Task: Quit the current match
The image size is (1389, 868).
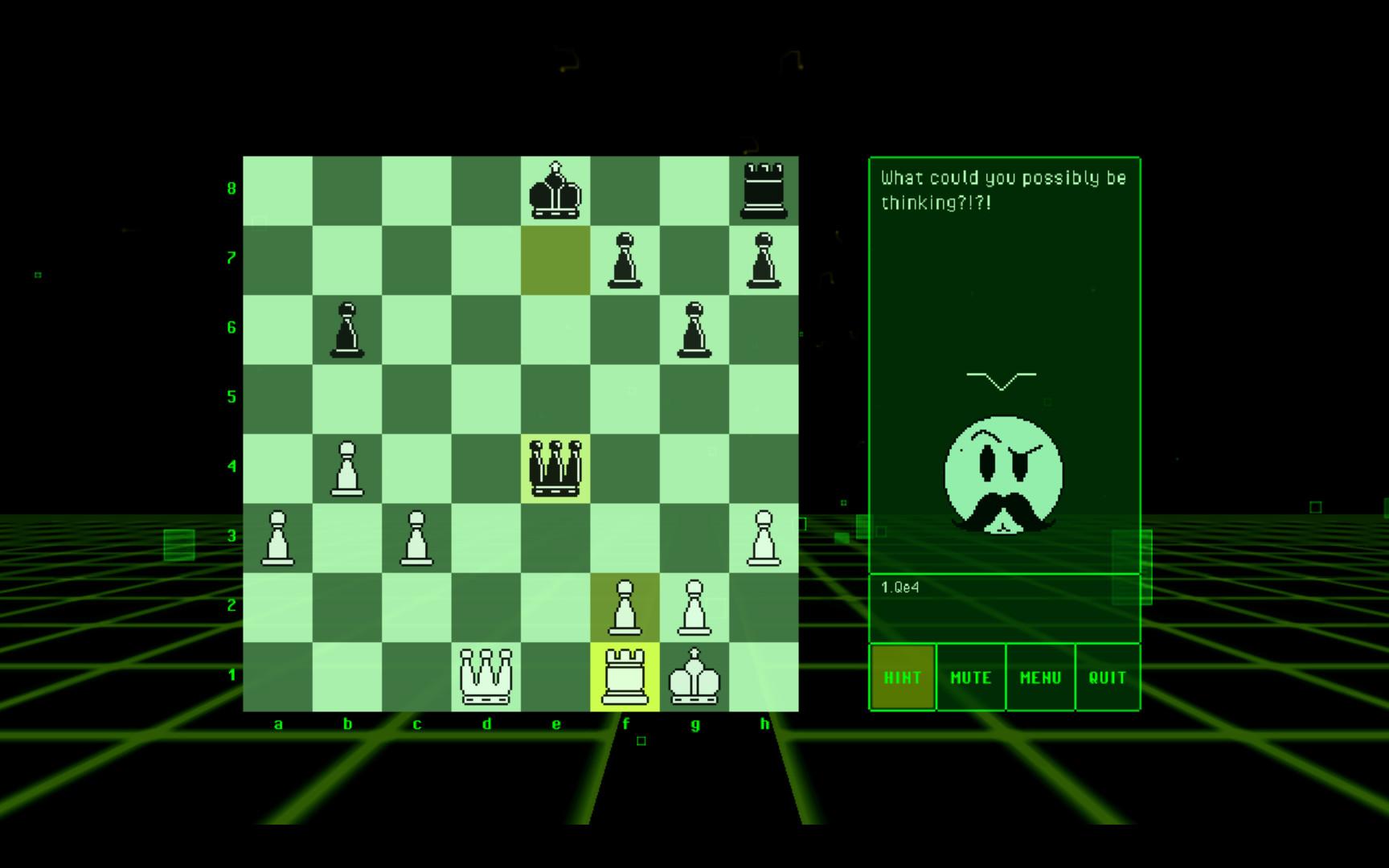Action: coord(1108,678)
